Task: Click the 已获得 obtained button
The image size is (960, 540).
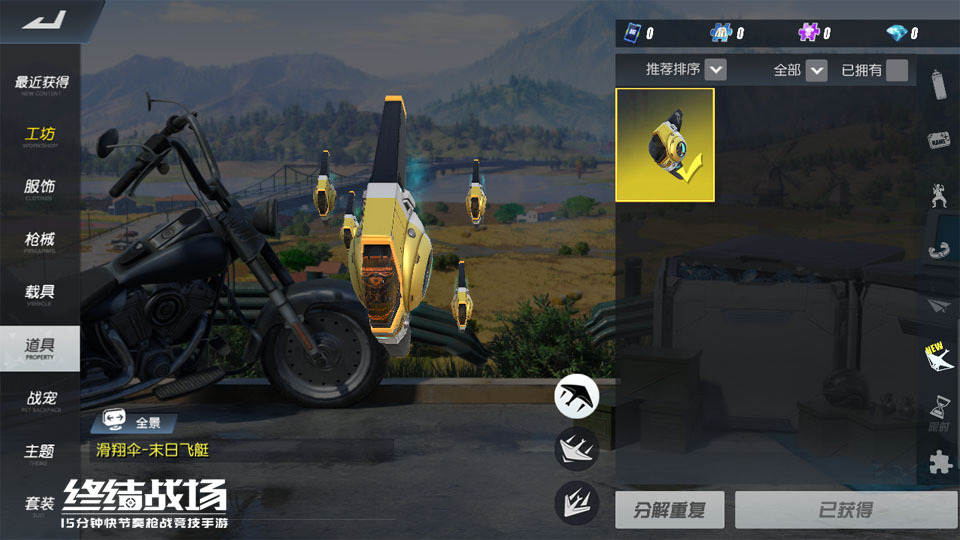Action: [x=845, y=510]
